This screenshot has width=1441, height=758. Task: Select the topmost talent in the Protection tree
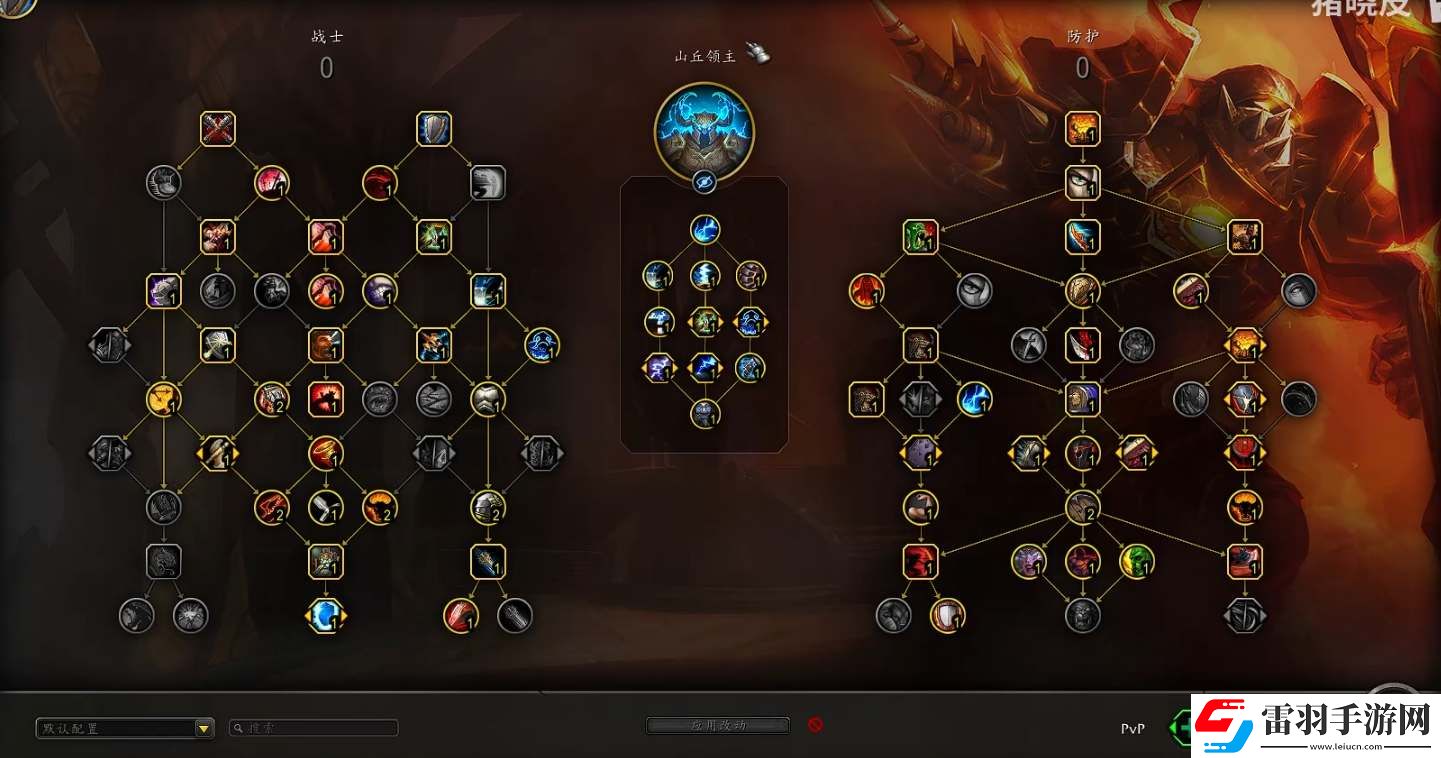pos(1083,128)
